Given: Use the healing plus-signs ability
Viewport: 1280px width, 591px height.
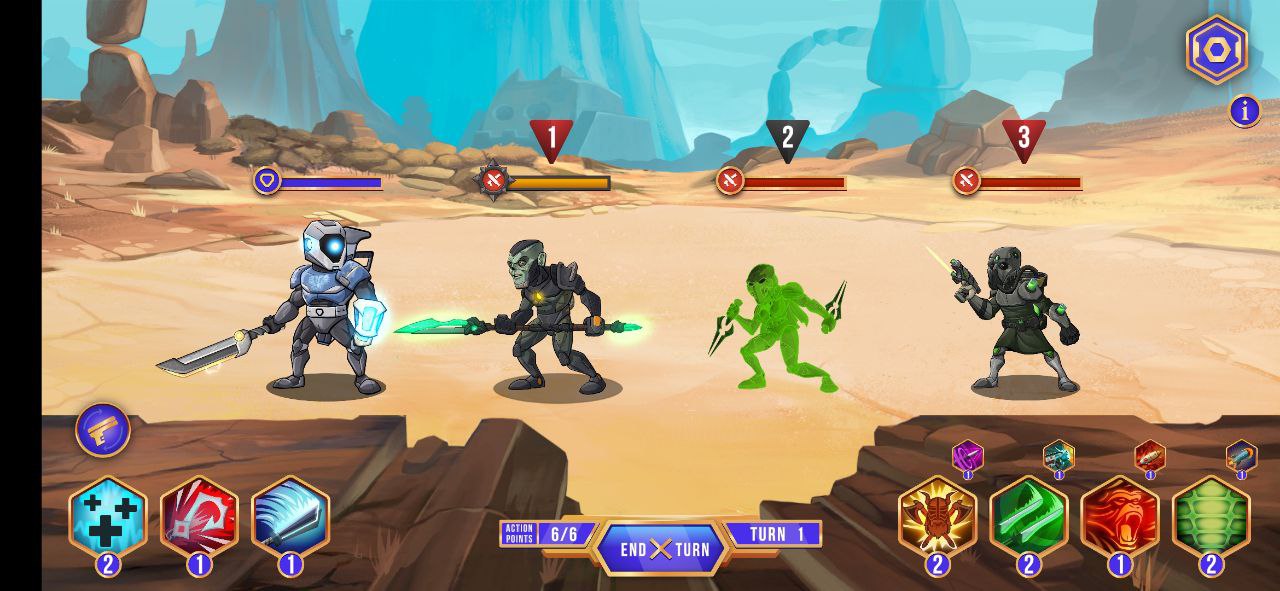Looking at the screenshot, I should (x=108, y=516).
